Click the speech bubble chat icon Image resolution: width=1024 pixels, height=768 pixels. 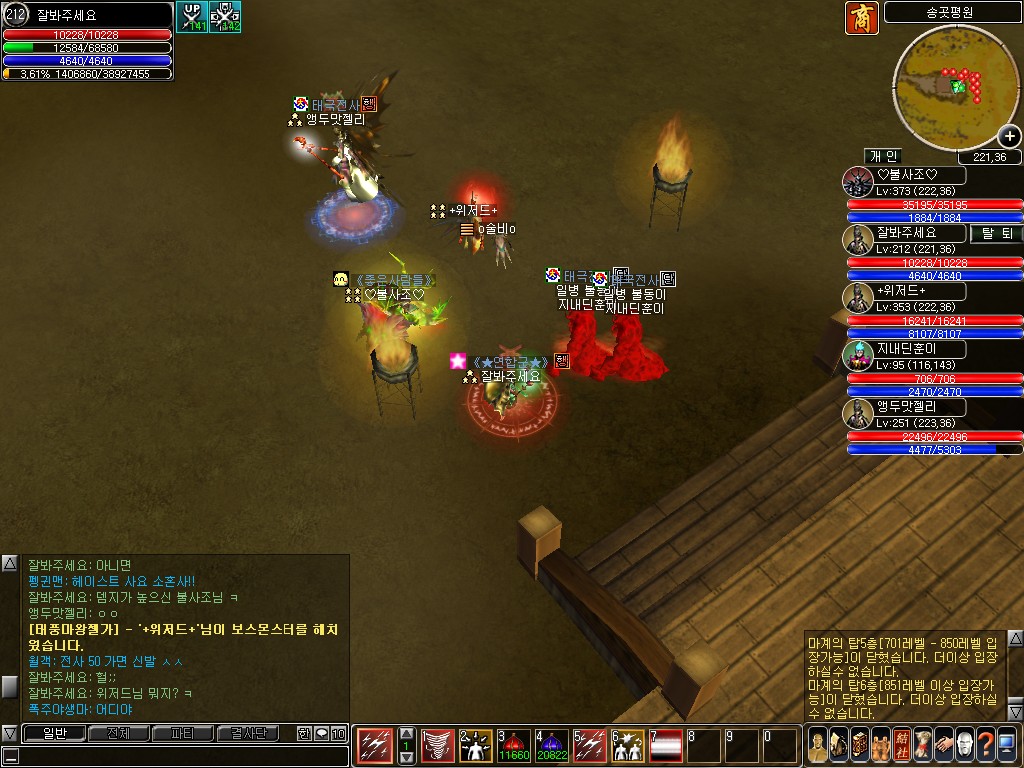click(321, 734)
